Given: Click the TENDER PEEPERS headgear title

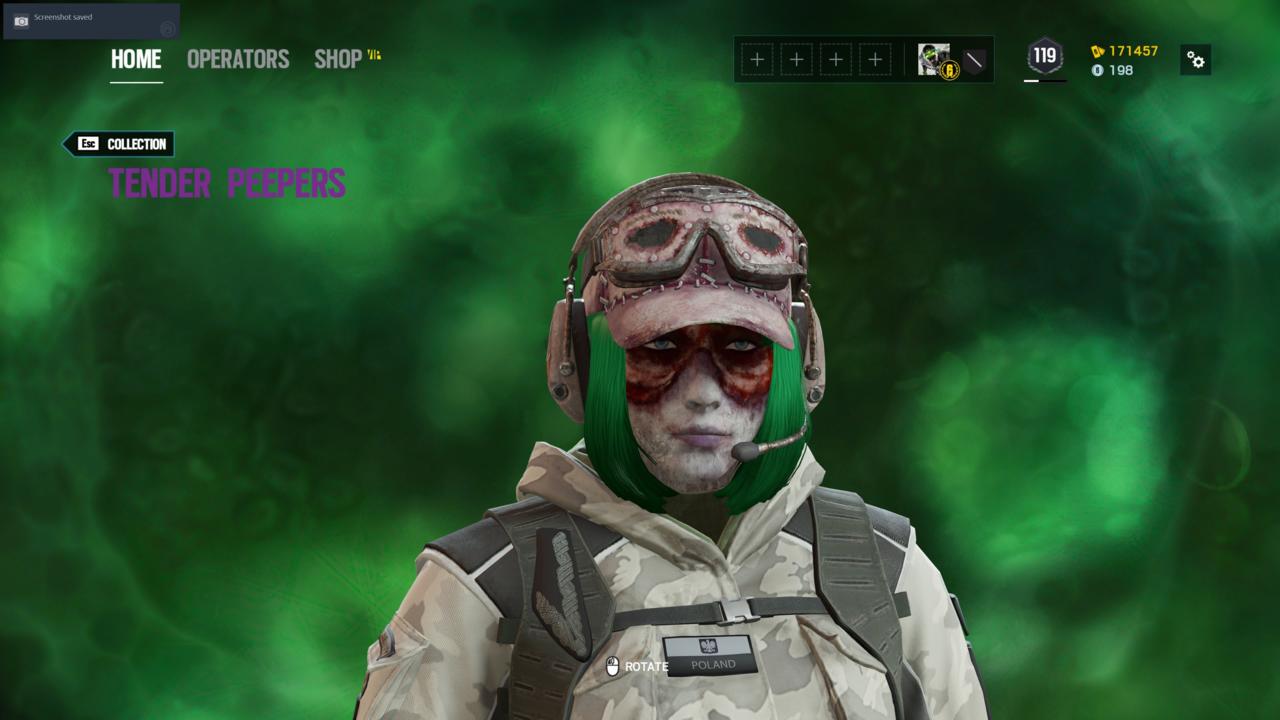Looking at the screenshot, I should tap(228, 184).
